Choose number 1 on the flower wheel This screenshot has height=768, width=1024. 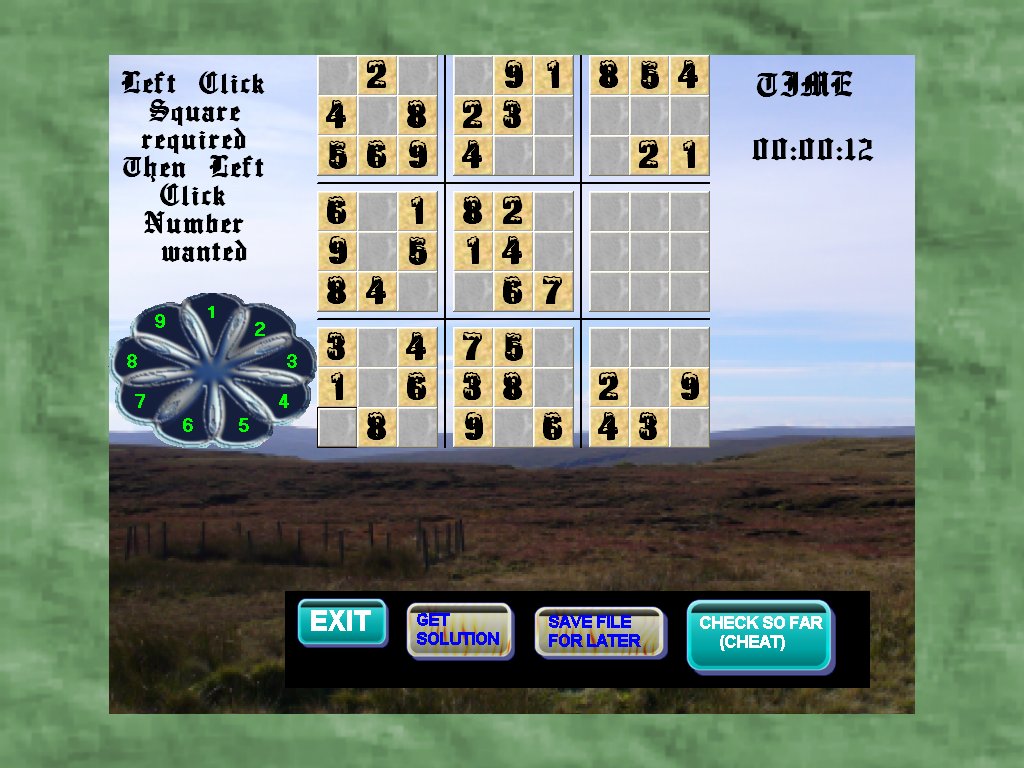211,313
